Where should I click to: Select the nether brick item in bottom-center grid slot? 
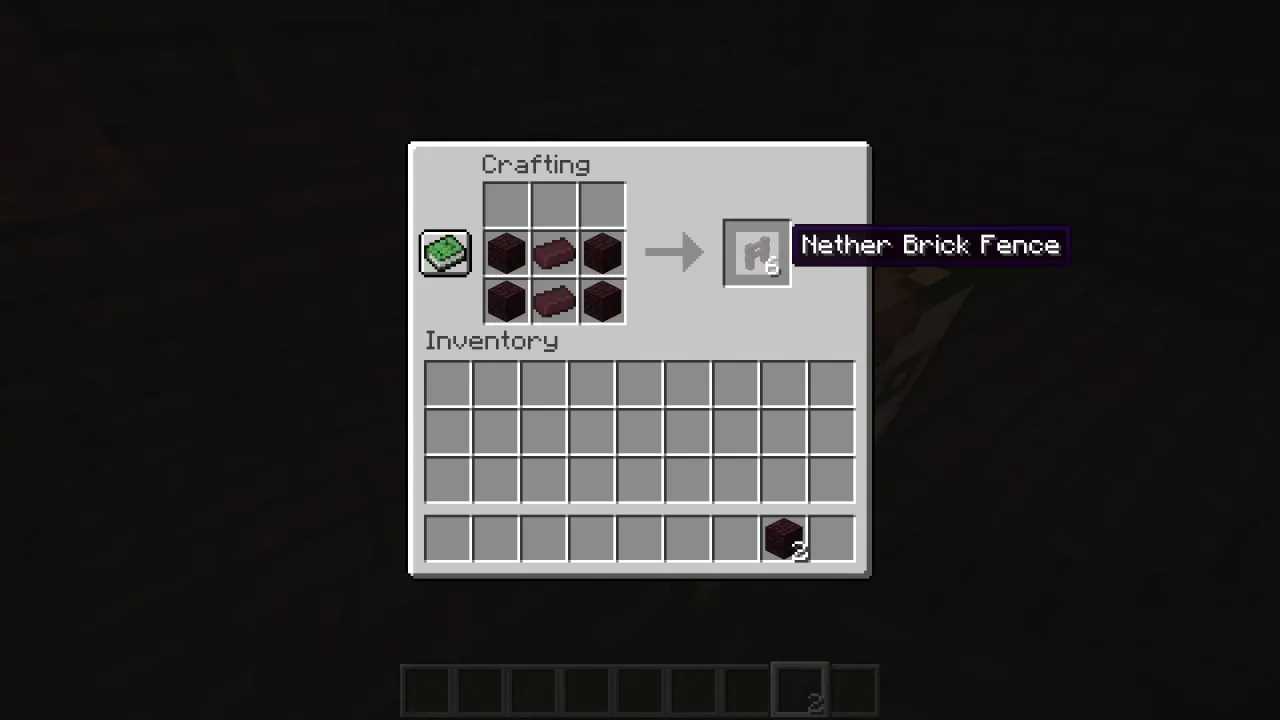pos(553,301)
